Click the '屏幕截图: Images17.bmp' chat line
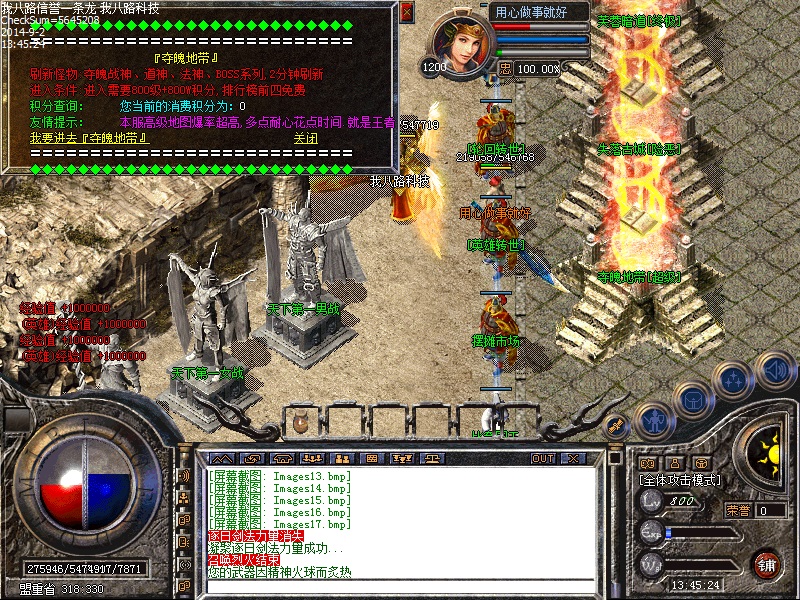The height and width of the screenshot is (600, 800). click(x=280, y=524)
